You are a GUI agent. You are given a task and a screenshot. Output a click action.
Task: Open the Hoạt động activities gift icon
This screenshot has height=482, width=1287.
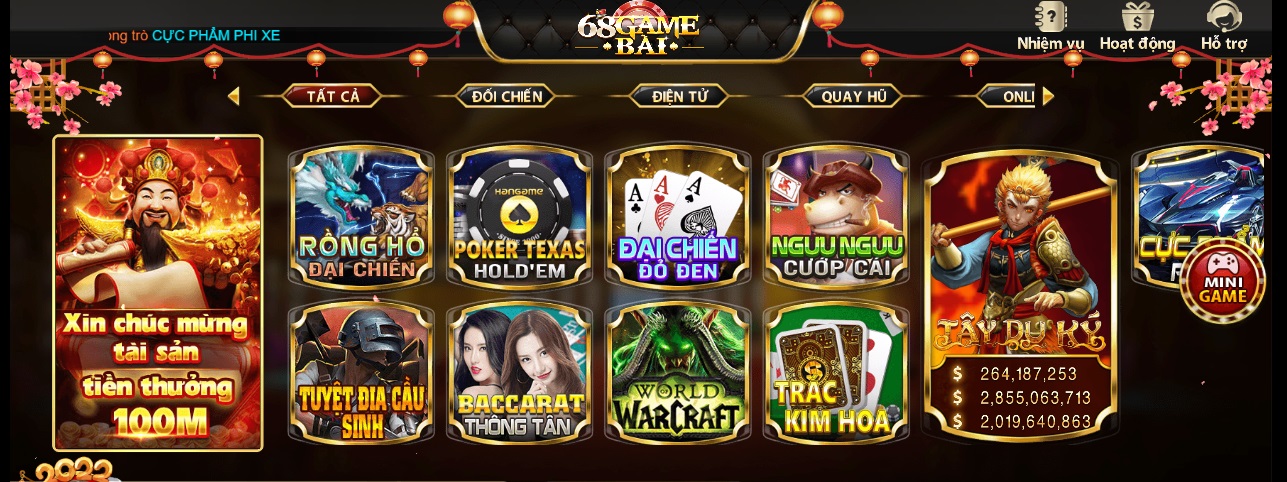pos(1137,26)
